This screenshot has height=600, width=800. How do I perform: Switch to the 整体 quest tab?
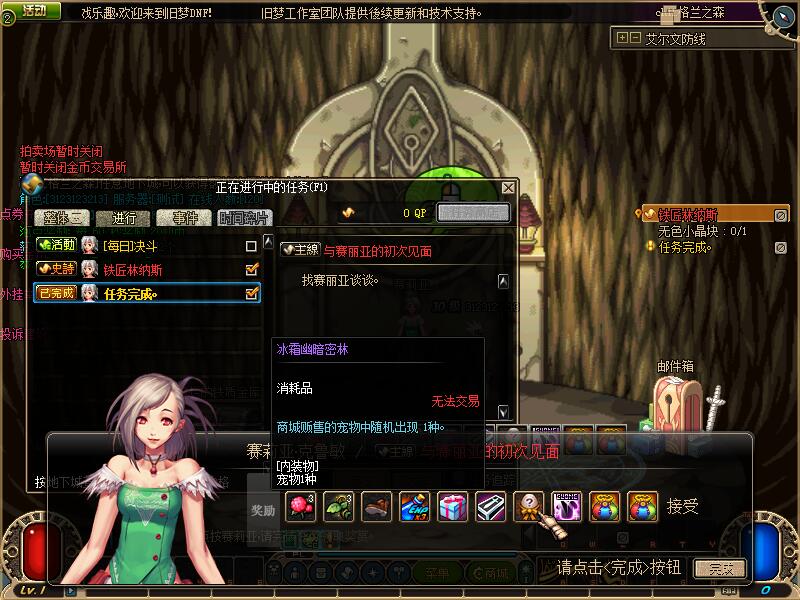click(60, 217)
